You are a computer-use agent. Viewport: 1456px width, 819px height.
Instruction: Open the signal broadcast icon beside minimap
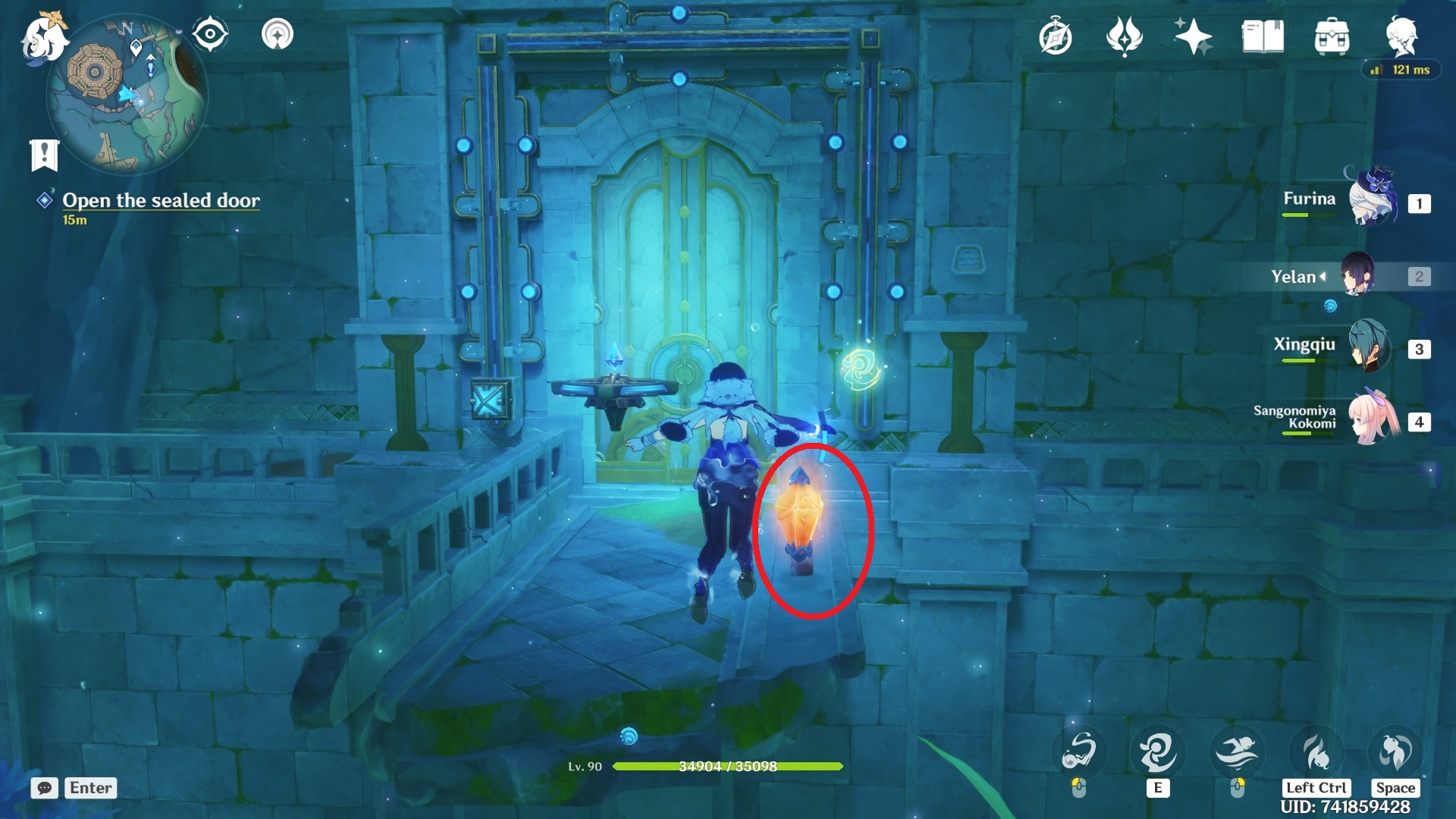[278, 34]
